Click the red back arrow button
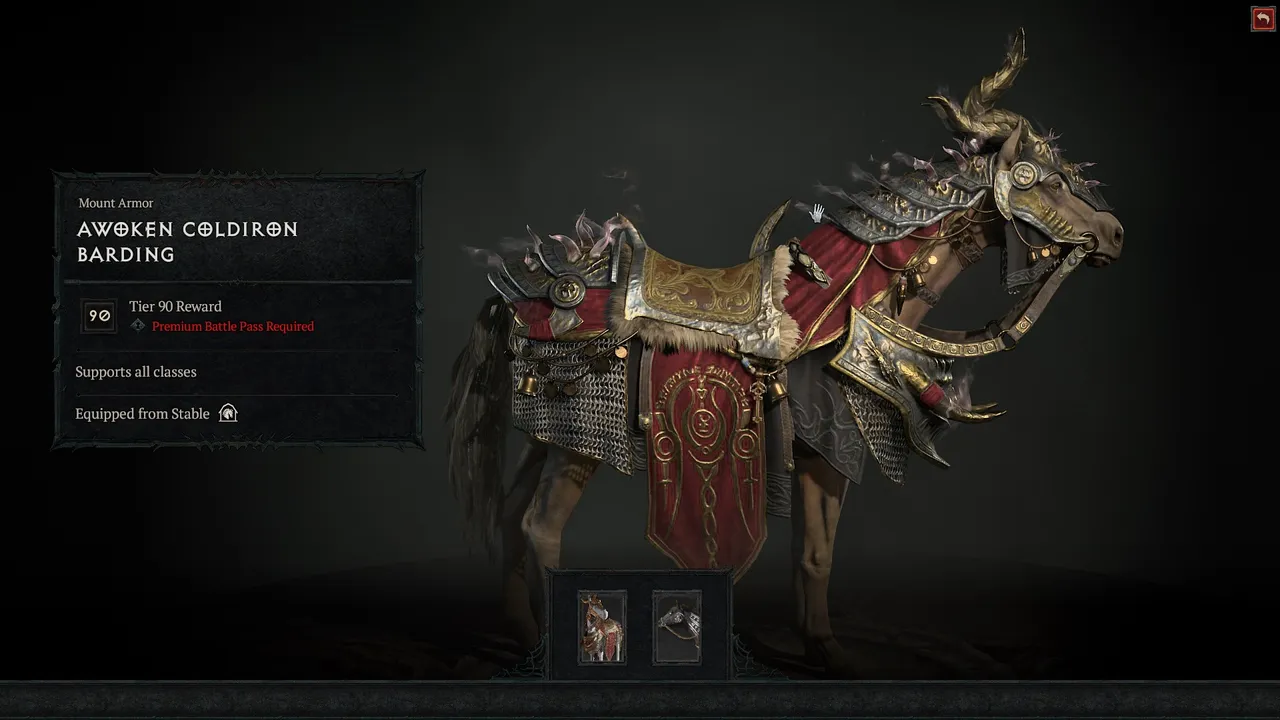 coord(1262,19)
